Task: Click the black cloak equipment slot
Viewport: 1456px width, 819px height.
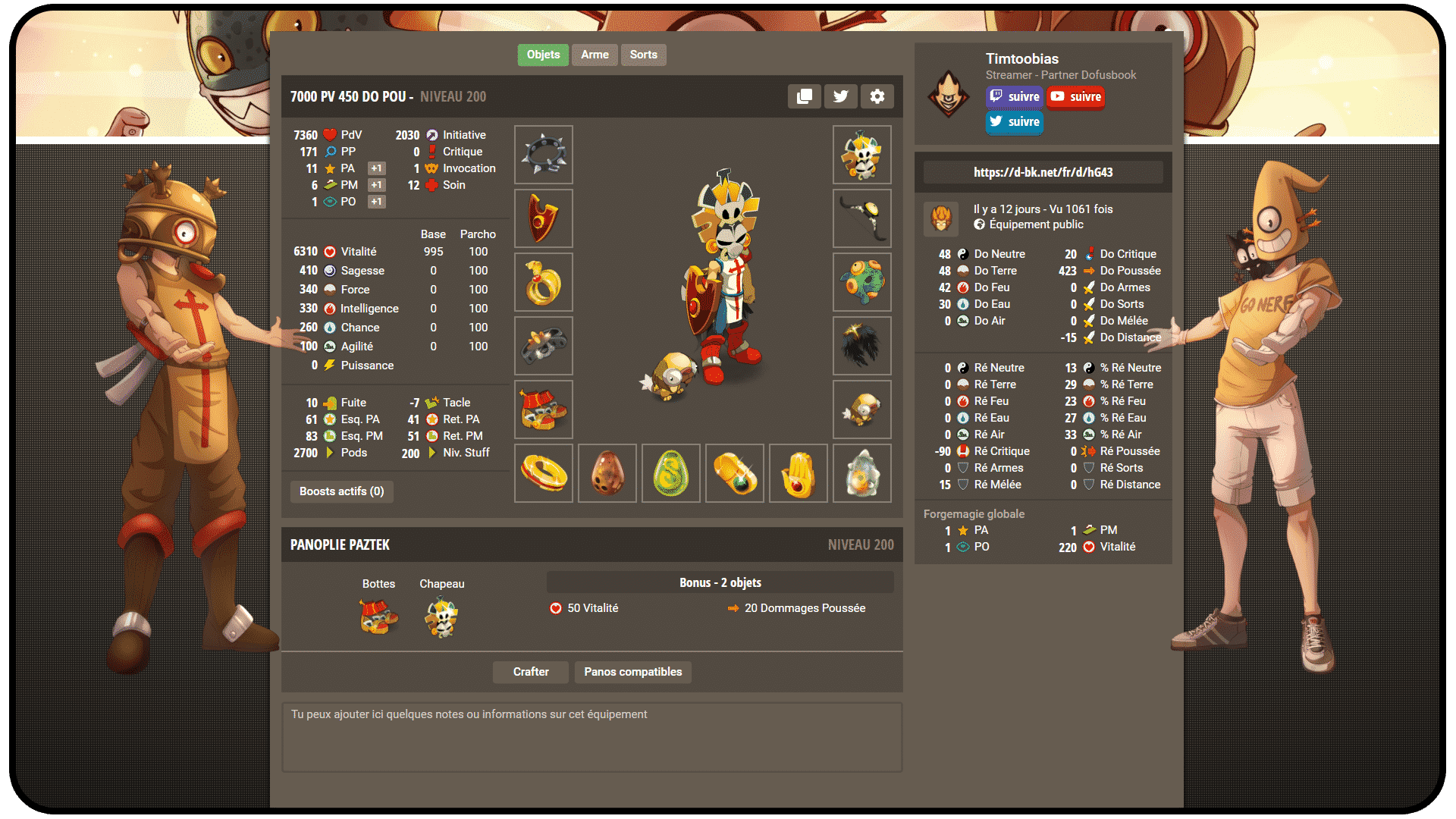Action: 862,346
